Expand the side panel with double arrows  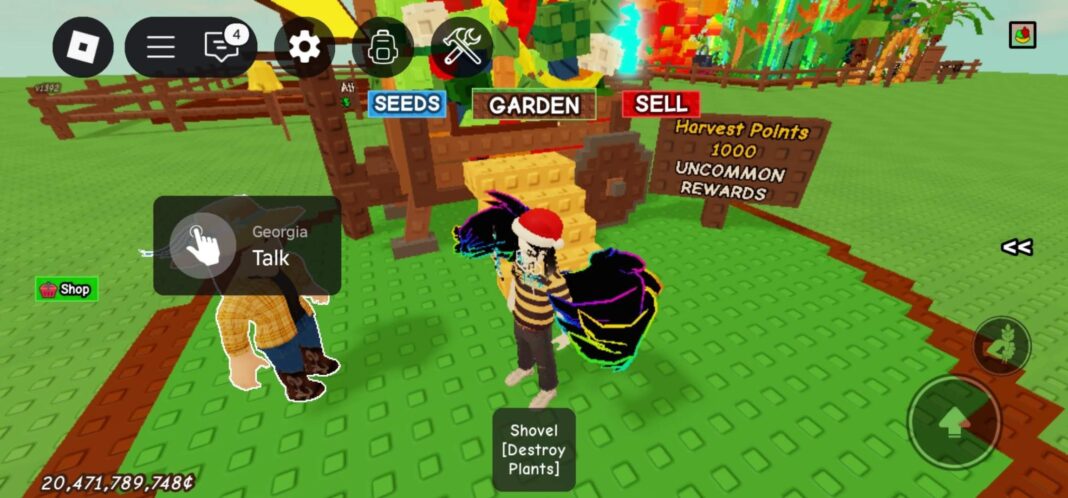pyautogui.click(x=1017, y=247)
